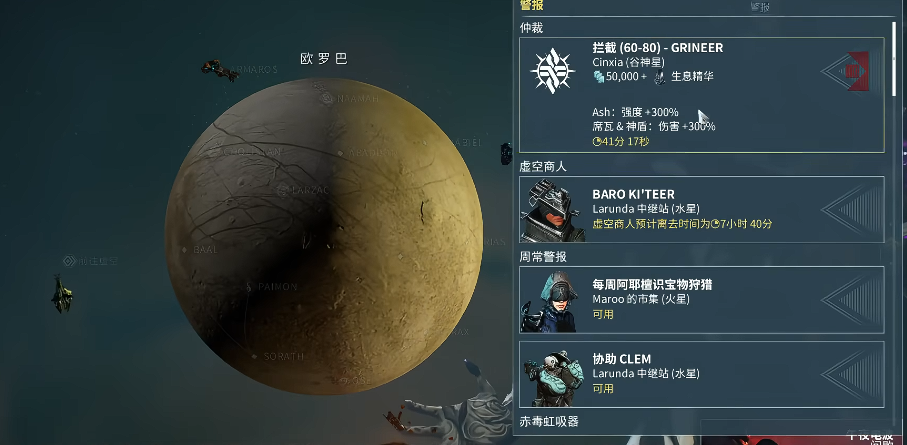Select the Naamah node on Europa

click(329, 98)
